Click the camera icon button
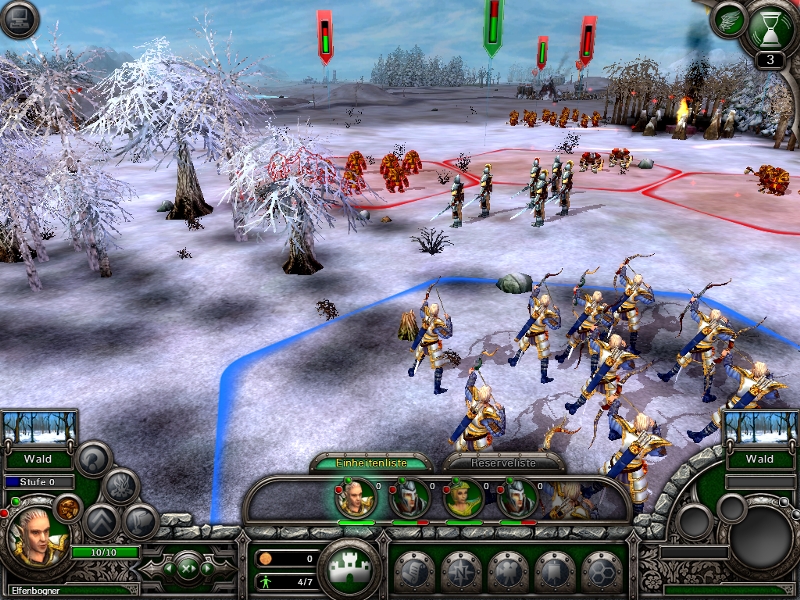Image resolution: width=800 pixels, height=600 pixels. (x=507, y=571)
